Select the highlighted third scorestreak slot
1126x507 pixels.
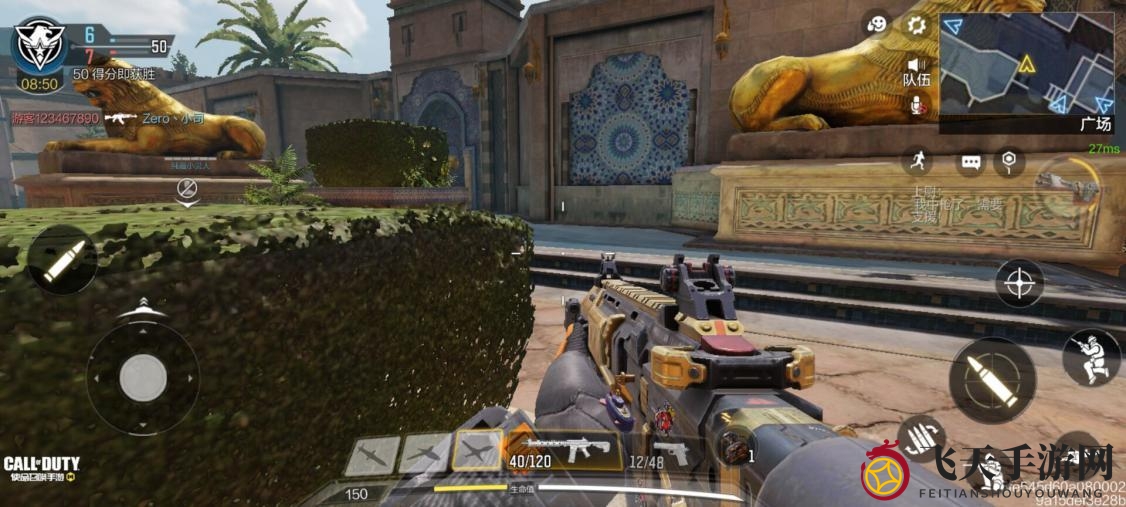(x=476, y=451)
